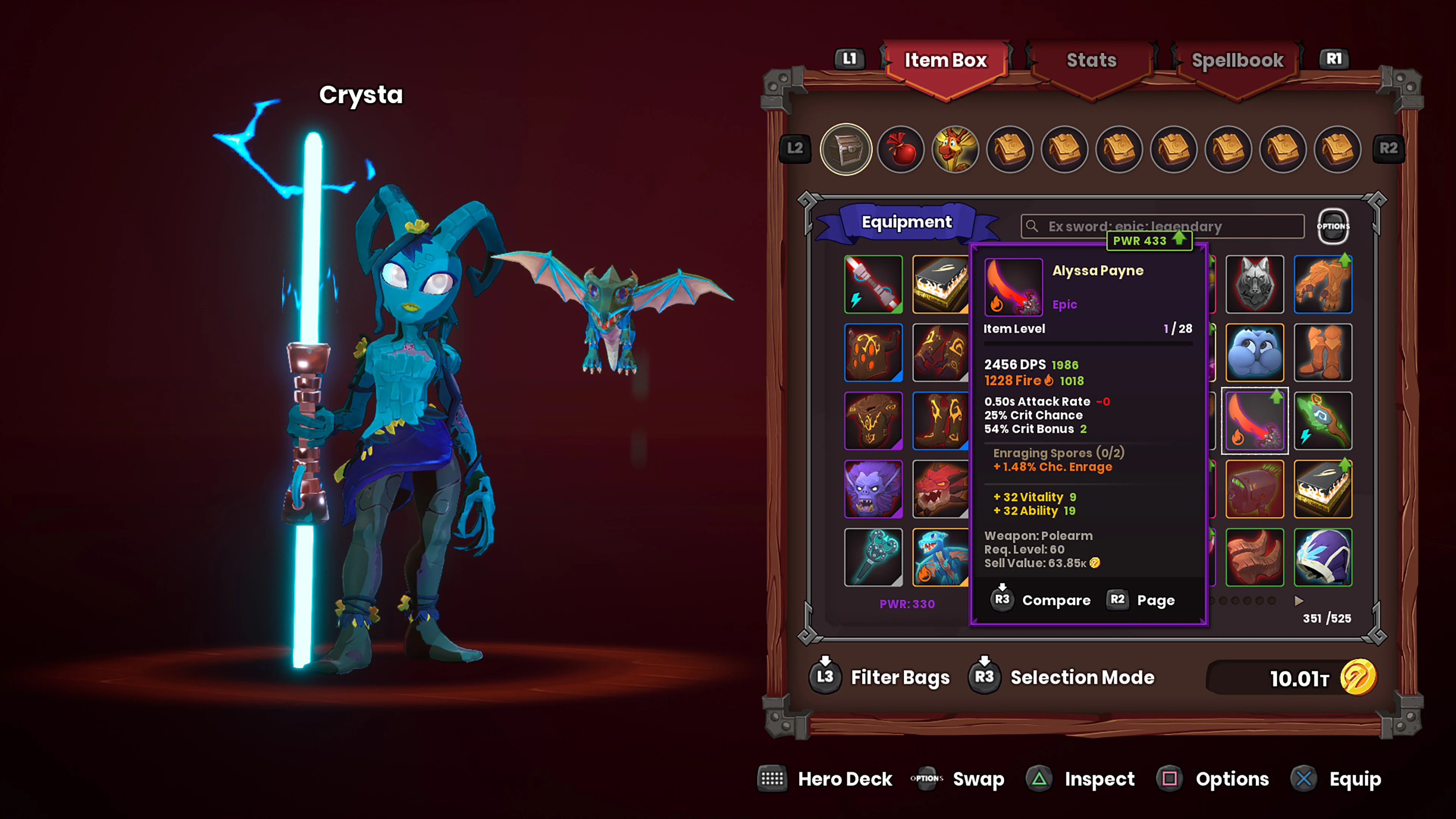1456x819 pixels.
Task: Open the dragon companion bag tab
Action: pos(955,149)
